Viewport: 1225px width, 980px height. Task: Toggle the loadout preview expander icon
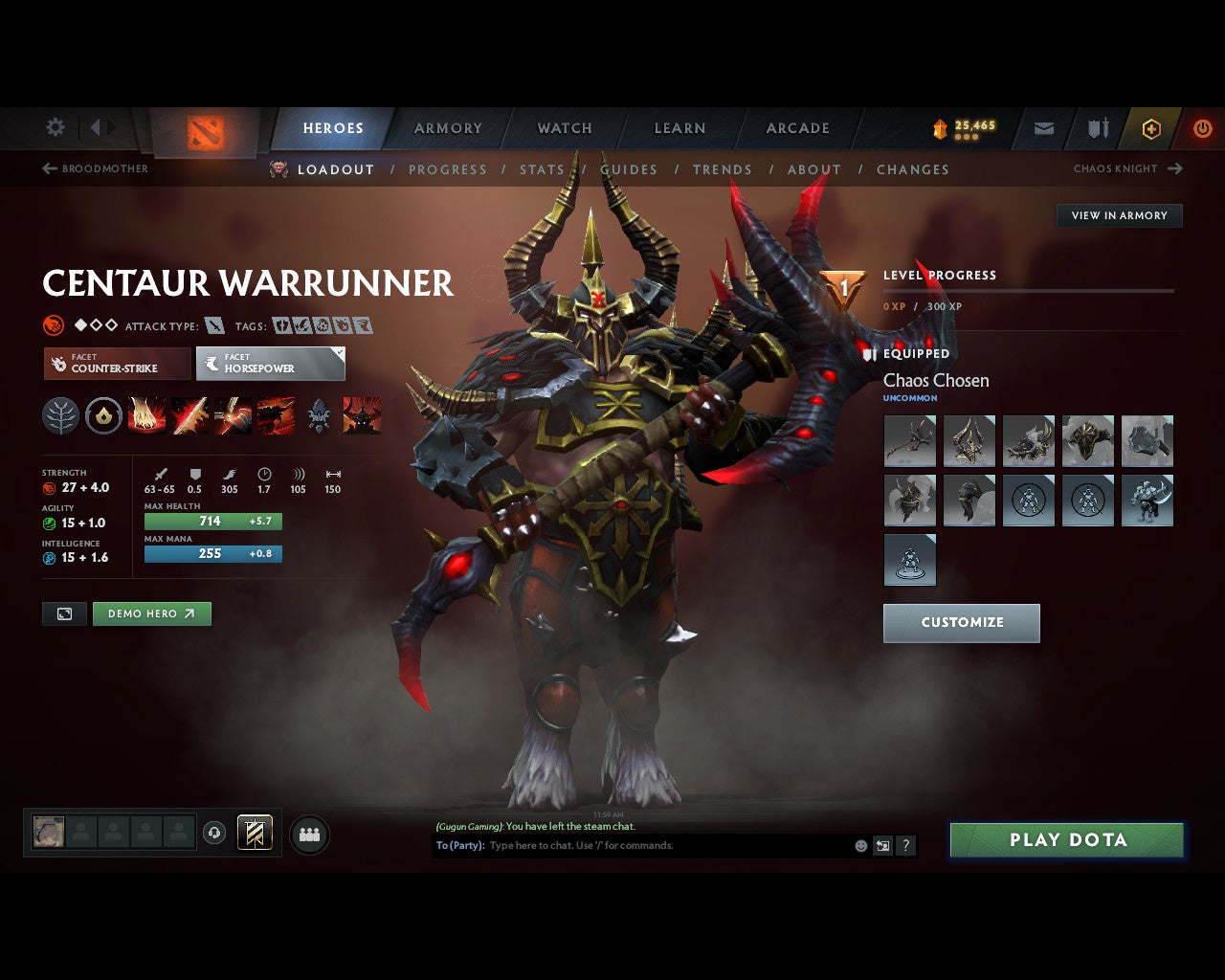pyautogui.click(x=64, y=613)
